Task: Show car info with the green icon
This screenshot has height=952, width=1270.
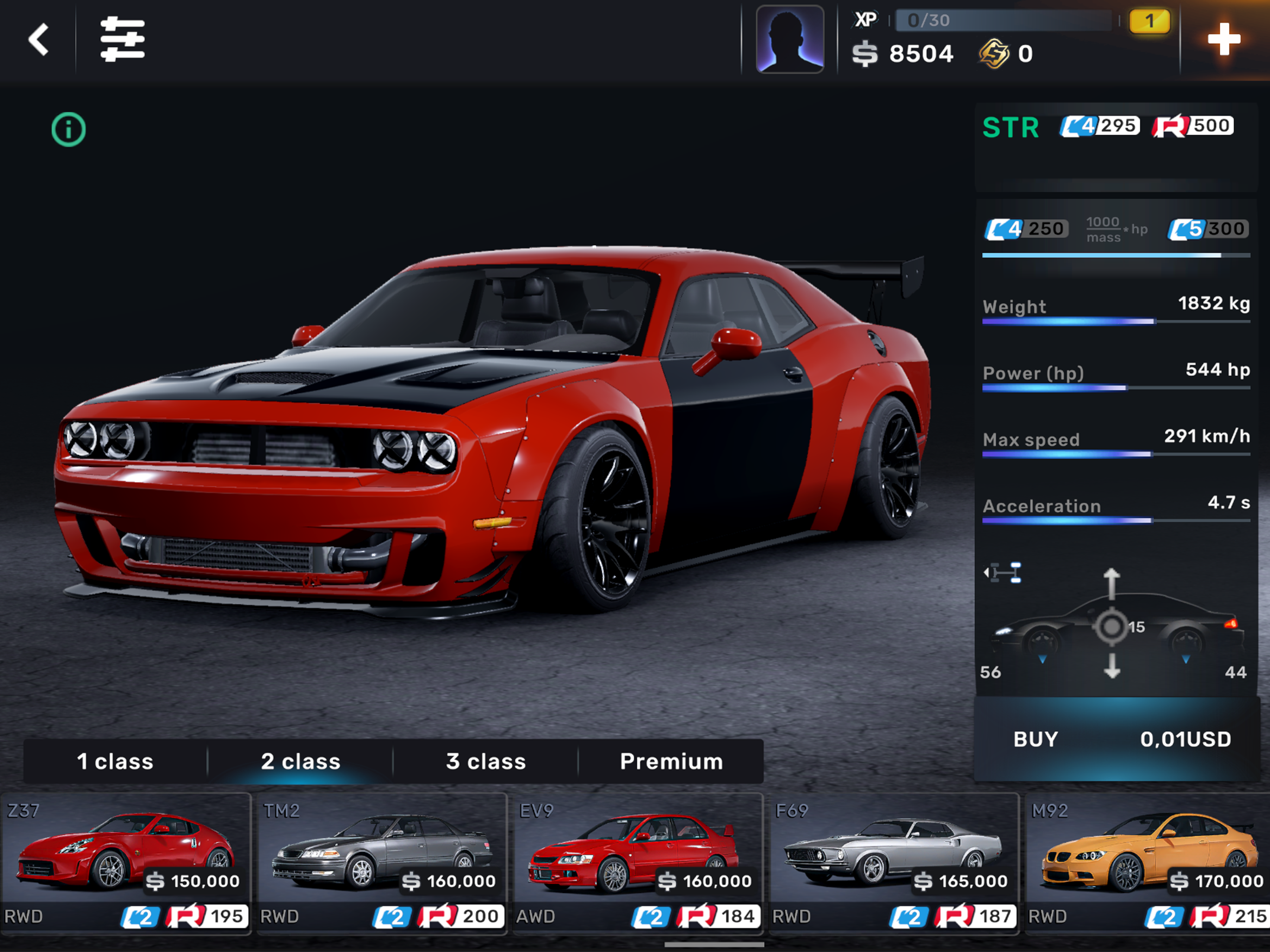Action: coord(68,129)
